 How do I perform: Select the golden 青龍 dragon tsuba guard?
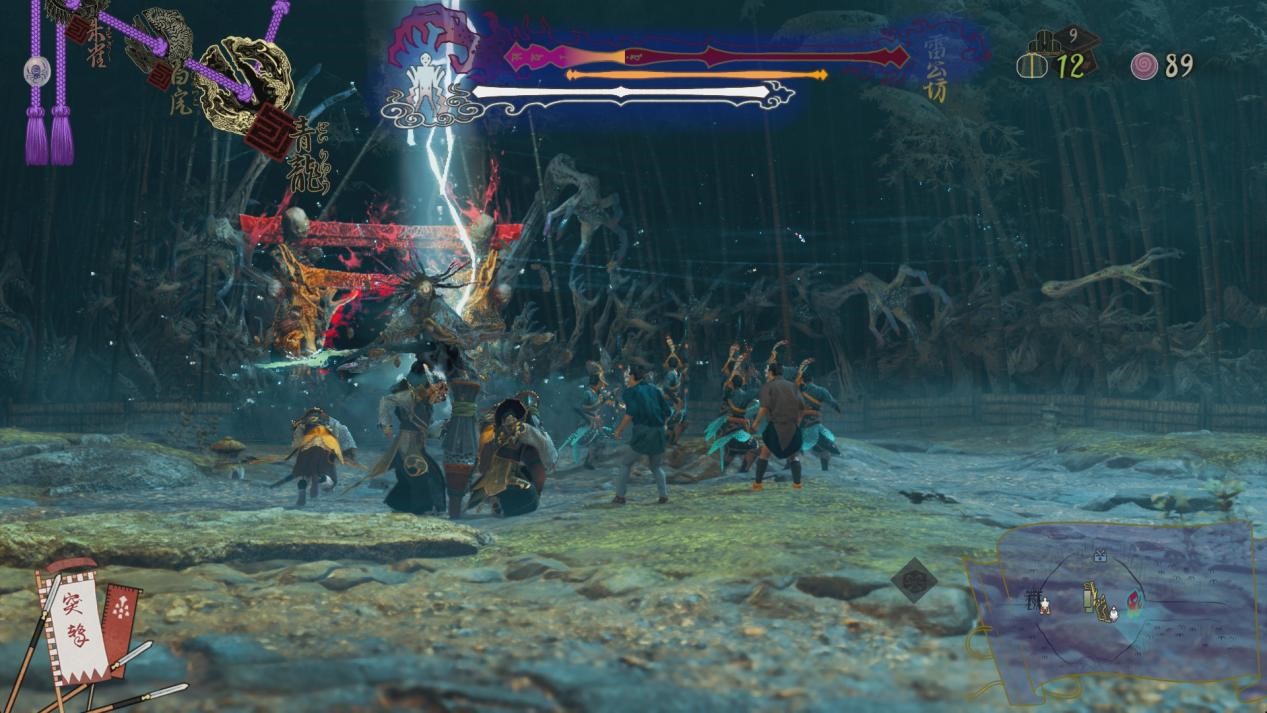click(x=243, y=85)
